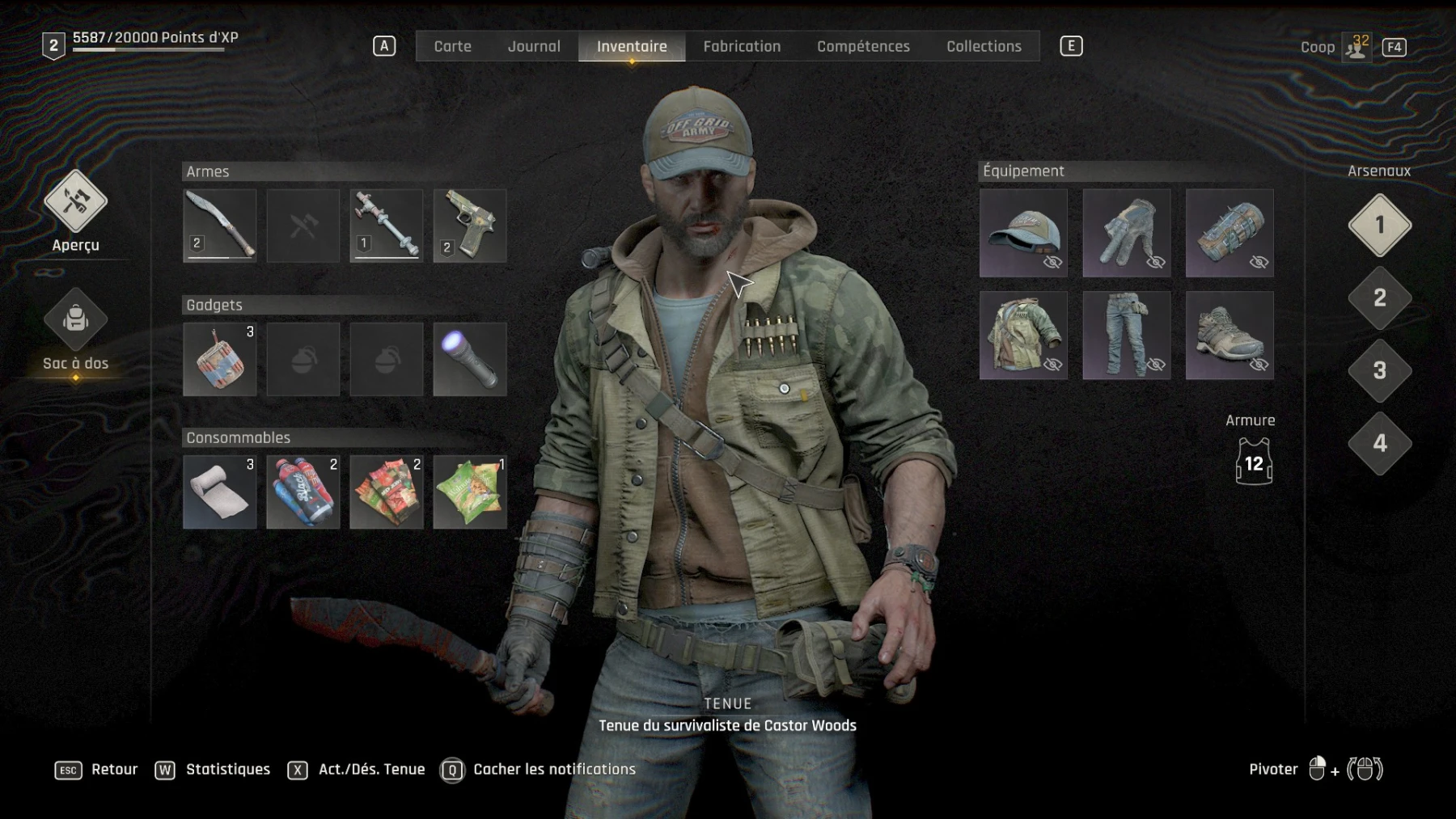Open the golden pistol weapon slot
The height and width of the screenshot is (819, 1456).
(469, 226)
